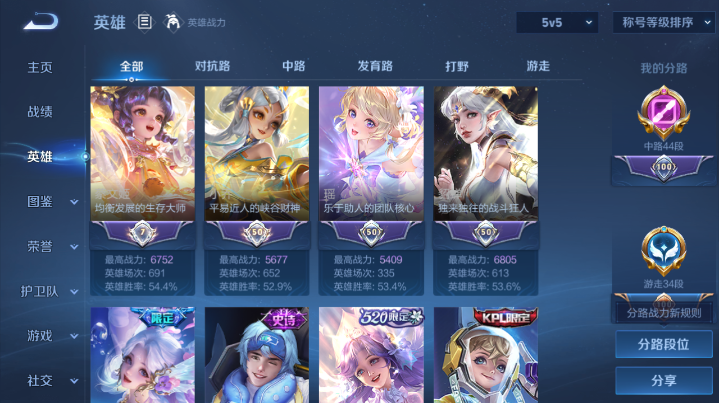Expand the 护卫队 sidebar section
The width and height of the screenshot is (719, 403).
point(48,291)
